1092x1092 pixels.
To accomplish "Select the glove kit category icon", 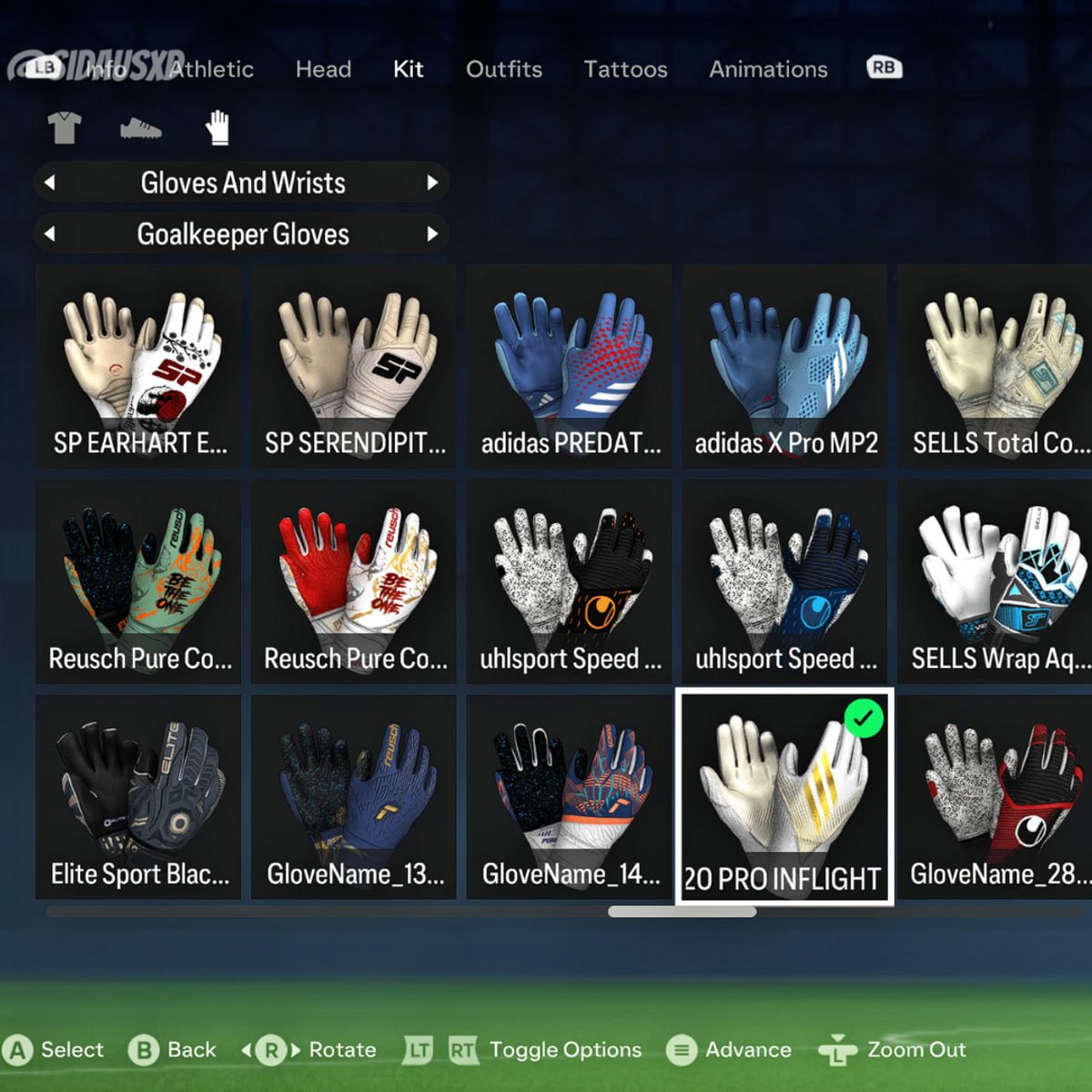I will point(217,128).
